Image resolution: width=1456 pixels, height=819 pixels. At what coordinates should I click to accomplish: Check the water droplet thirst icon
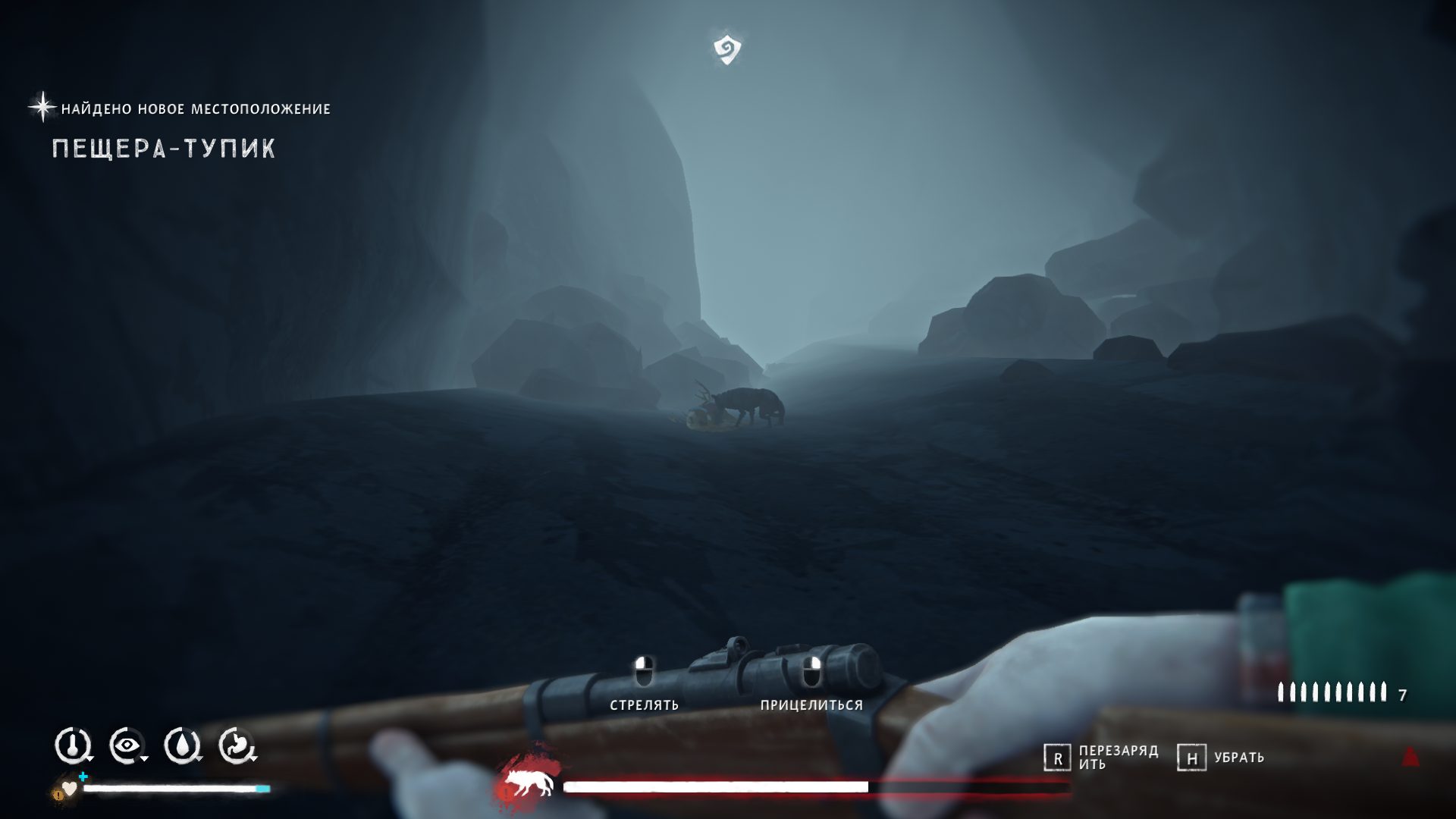(x=182, y=746)
